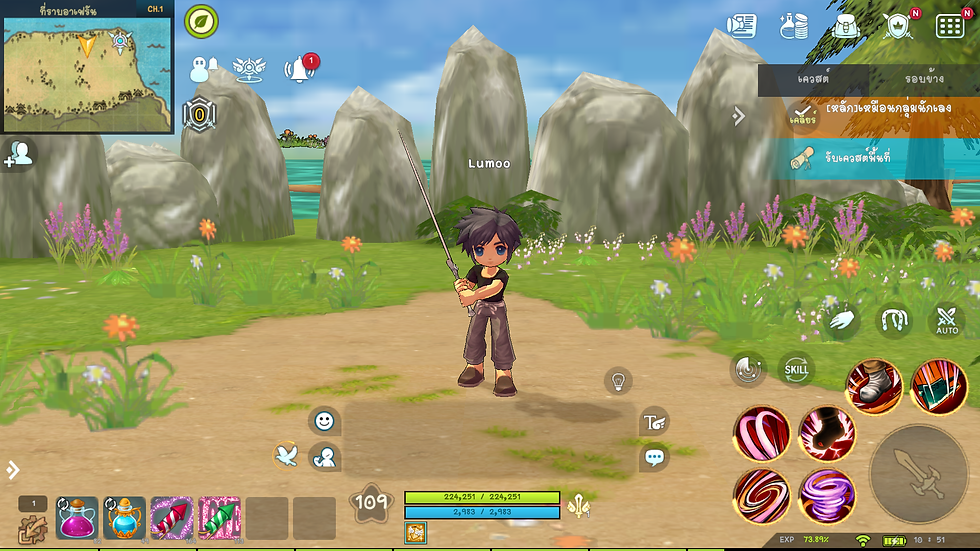Tap the sword basic attack button
The width and height of the screenshot is (980, 551).
(x=918, y=474)
